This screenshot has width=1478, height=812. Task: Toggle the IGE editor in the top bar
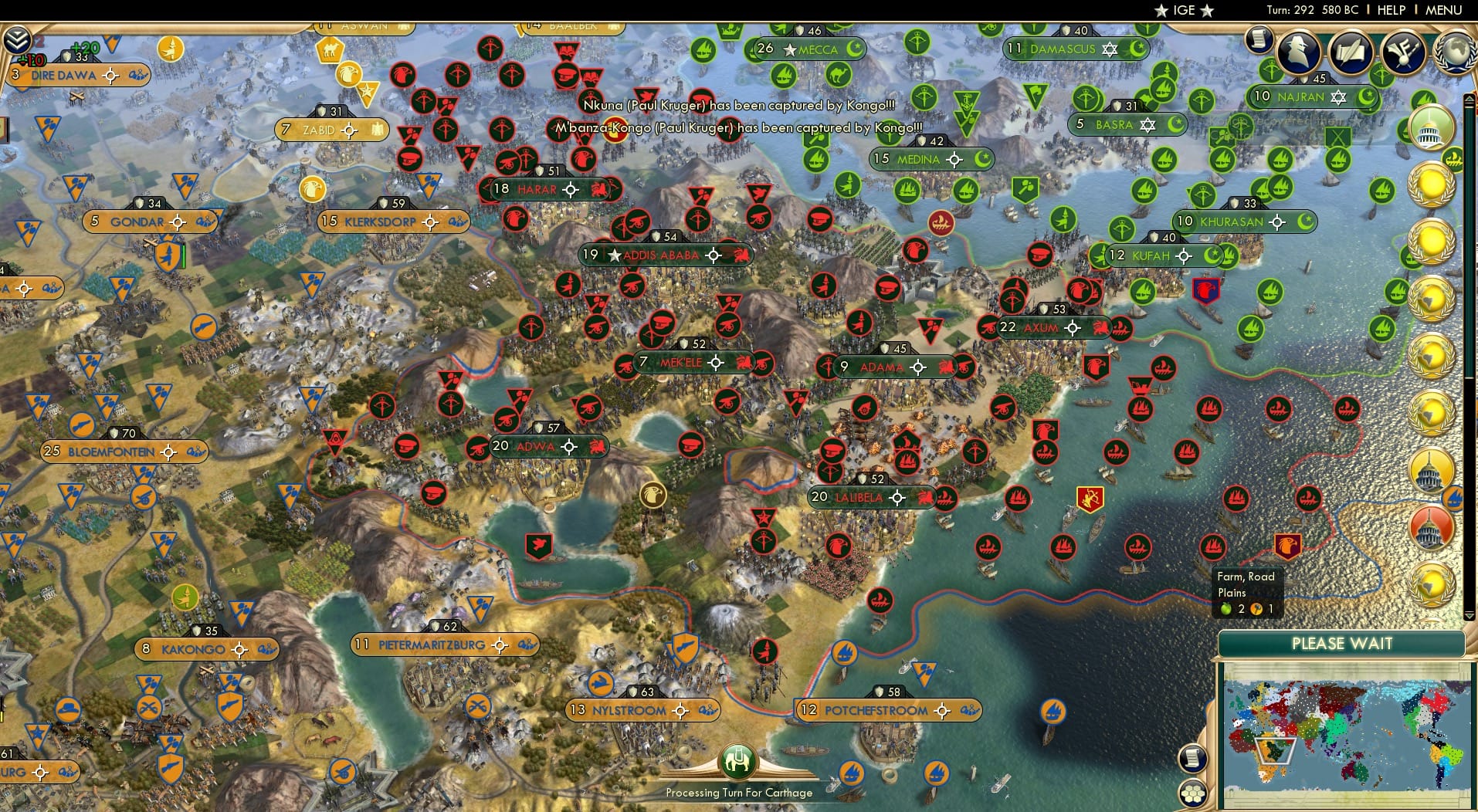pyautogui.click(x=1183, y=10)
